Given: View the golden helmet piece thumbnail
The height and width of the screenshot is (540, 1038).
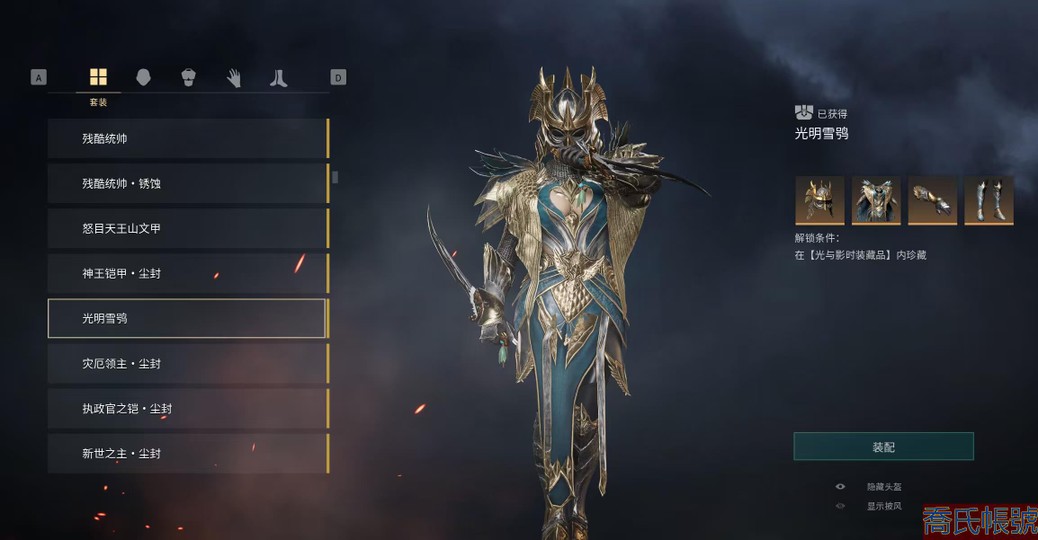Looking at the screenshot, I should pos(820,200).
